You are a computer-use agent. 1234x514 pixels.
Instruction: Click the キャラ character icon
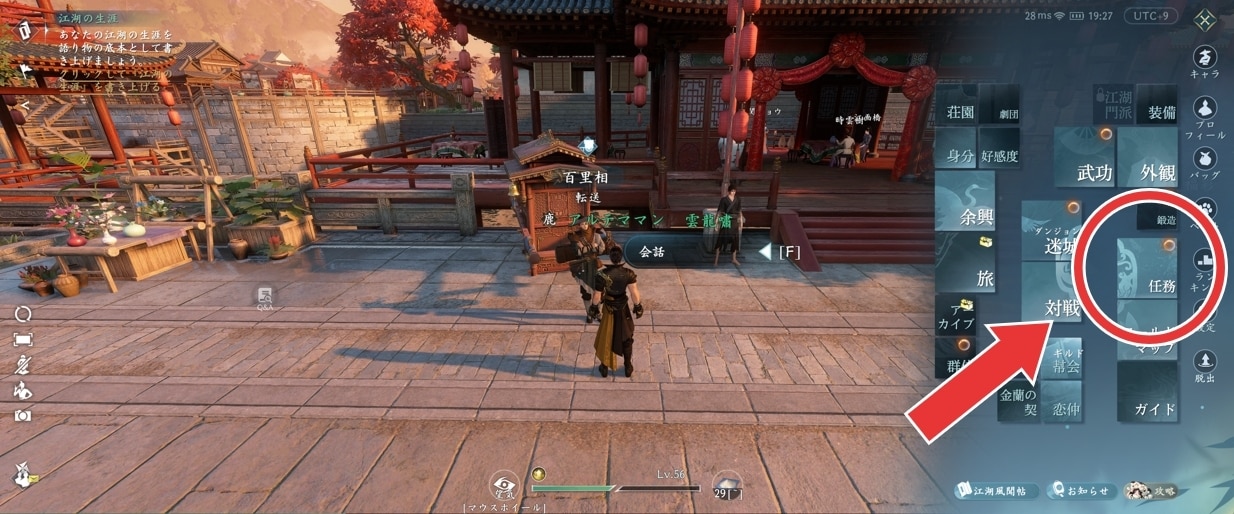tap(1207, 60)
